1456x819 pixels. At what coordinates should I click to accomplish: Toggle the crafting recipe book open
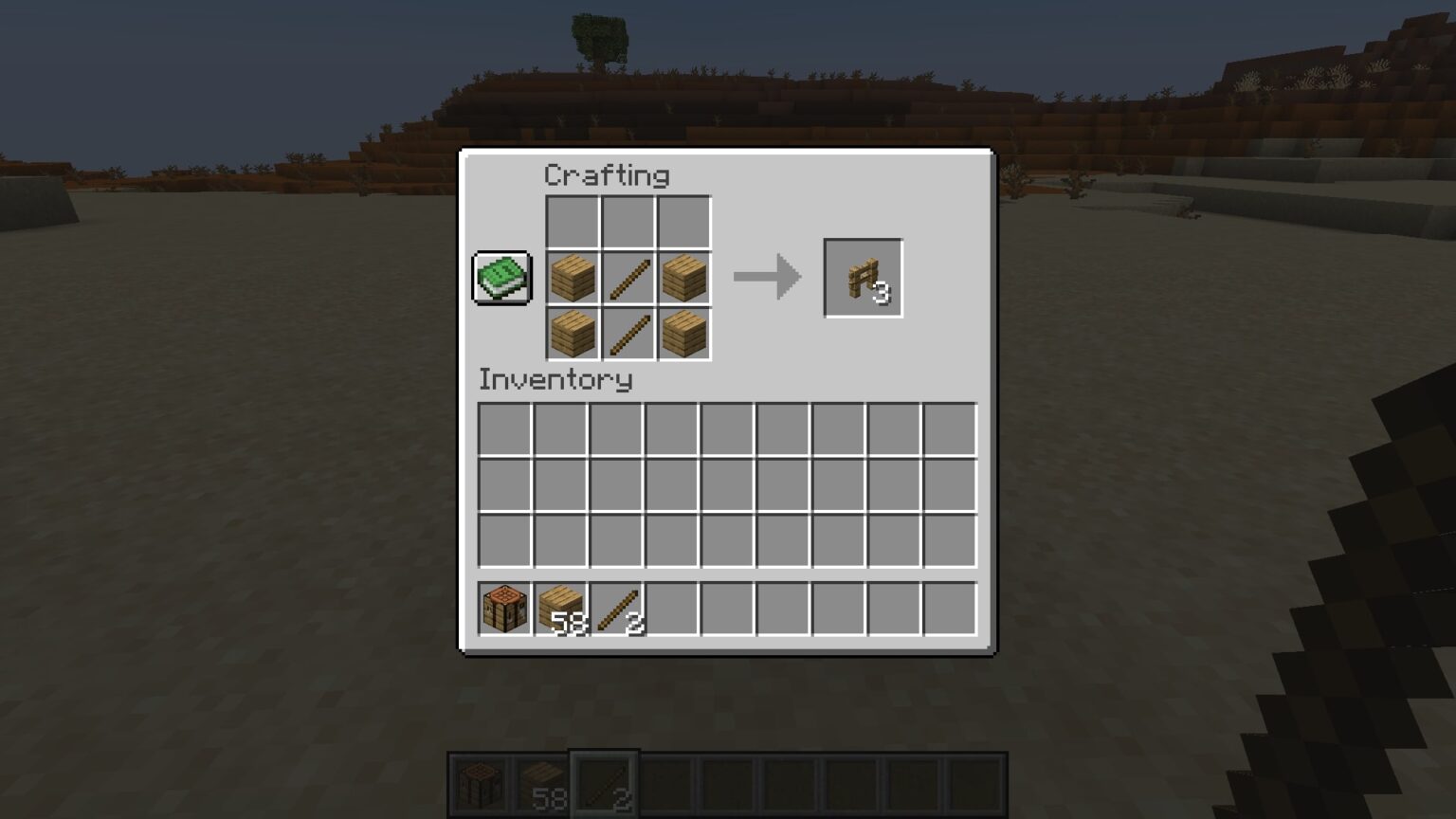click(501, 279)
